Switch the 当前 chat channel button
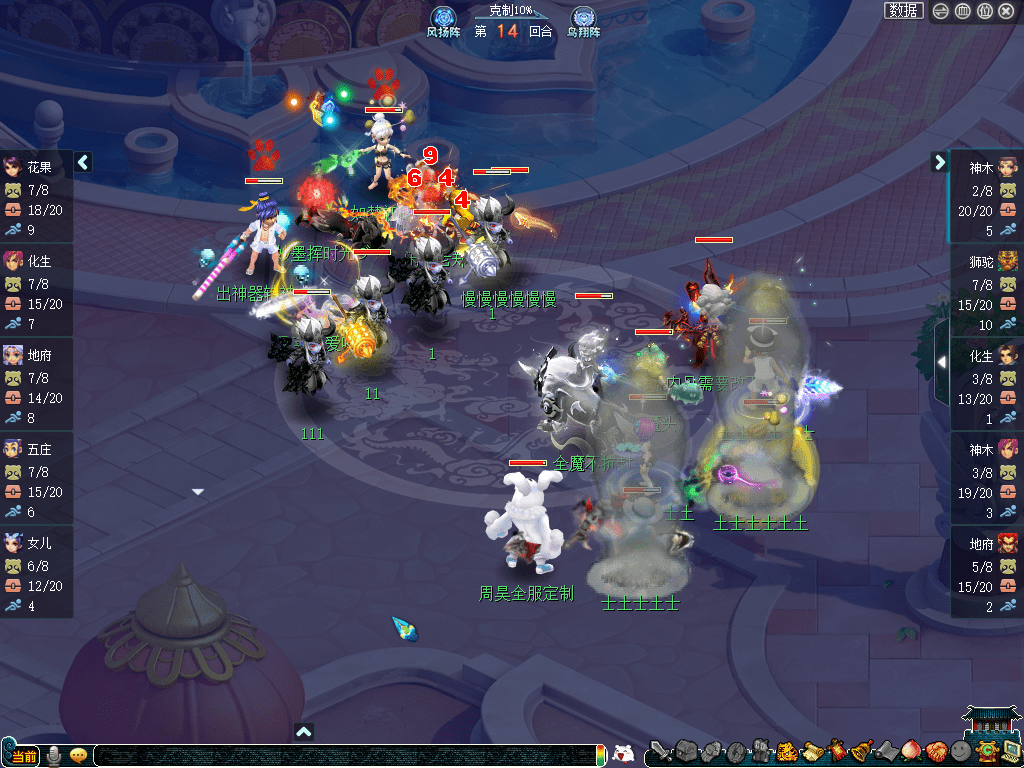Viewport: 1024px width, 768px height. click(22, 755)
